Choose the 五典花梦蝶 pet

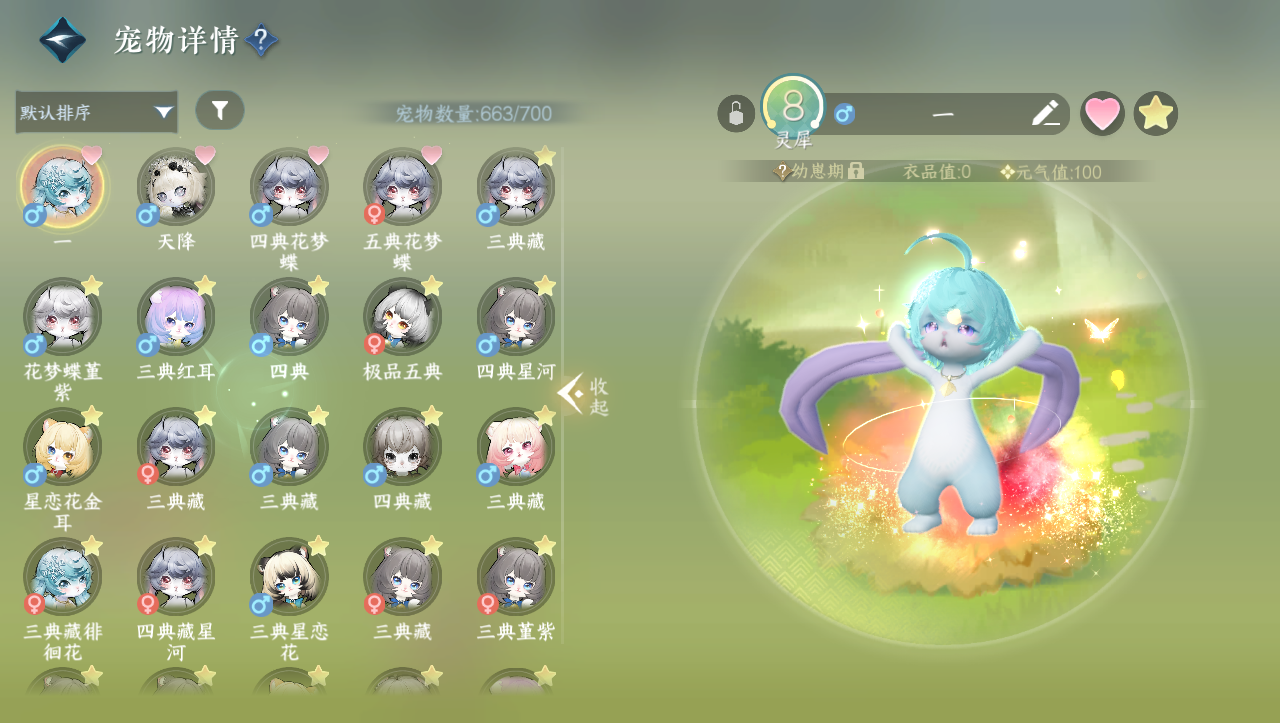[402, 188]
